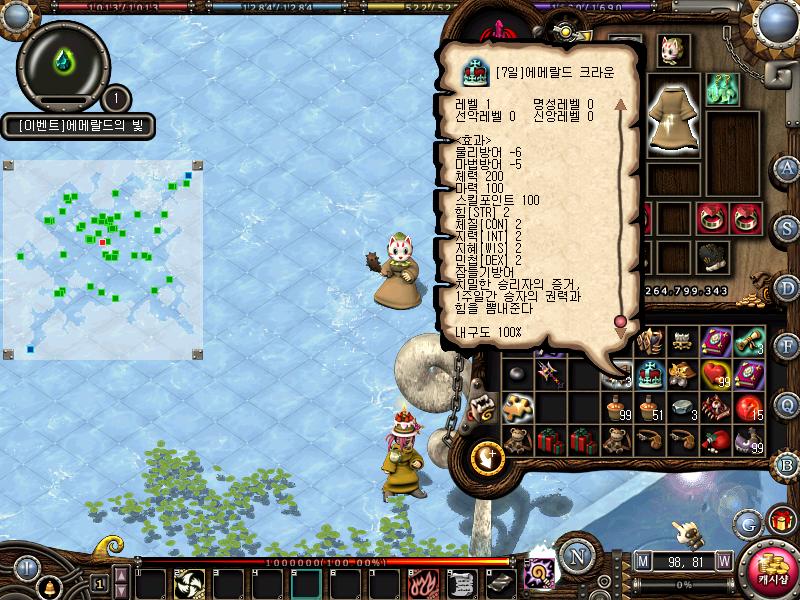Select the cat mask equipment slot

pos(672,50)
